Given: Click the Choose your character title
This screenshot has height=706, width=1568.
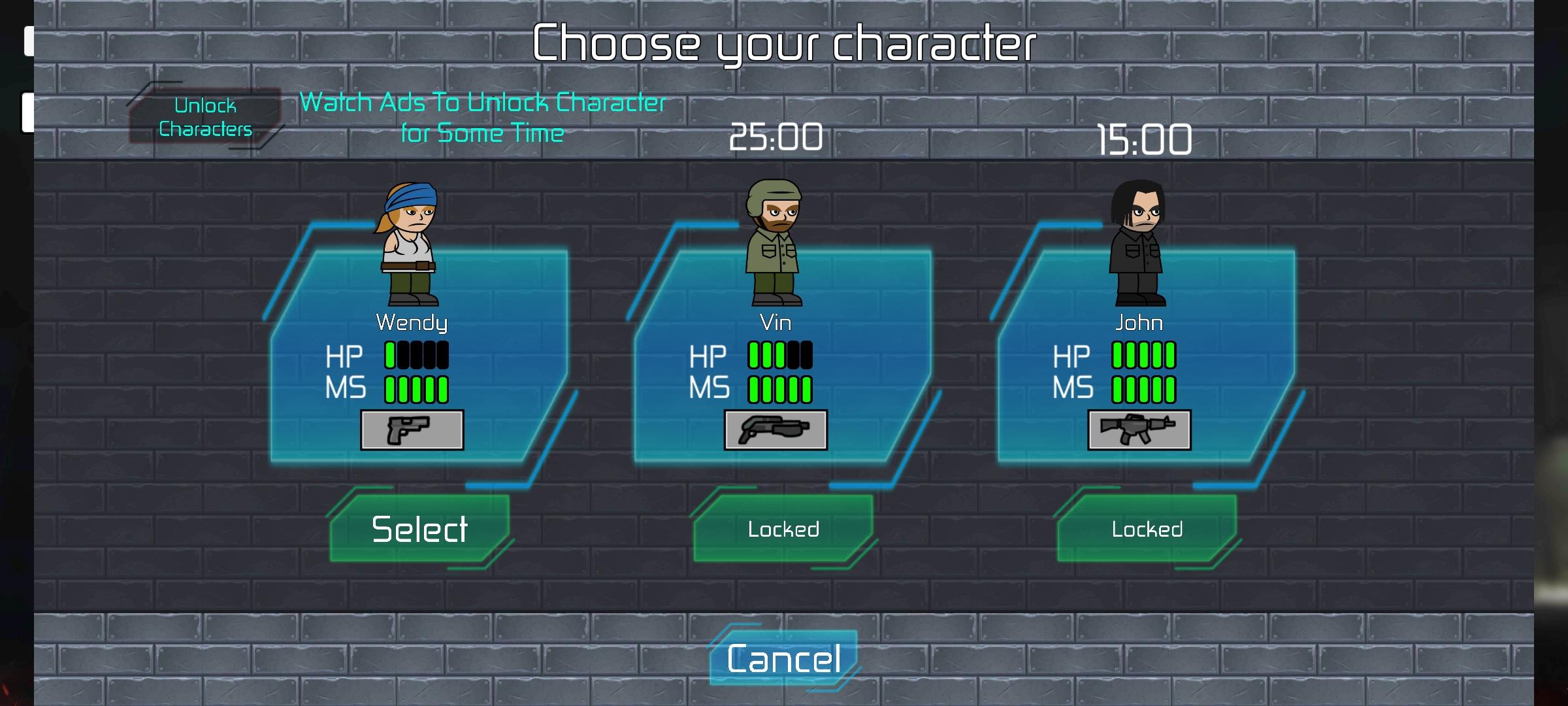Looking at the screenshot, I should [784, 41].
